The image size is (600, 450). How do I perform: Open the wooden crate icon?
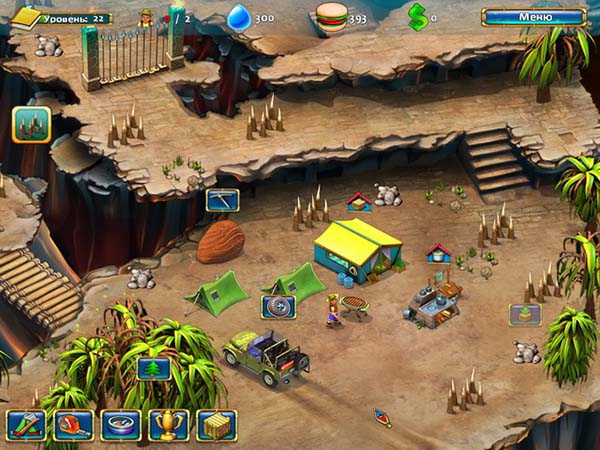coord(216,425)
